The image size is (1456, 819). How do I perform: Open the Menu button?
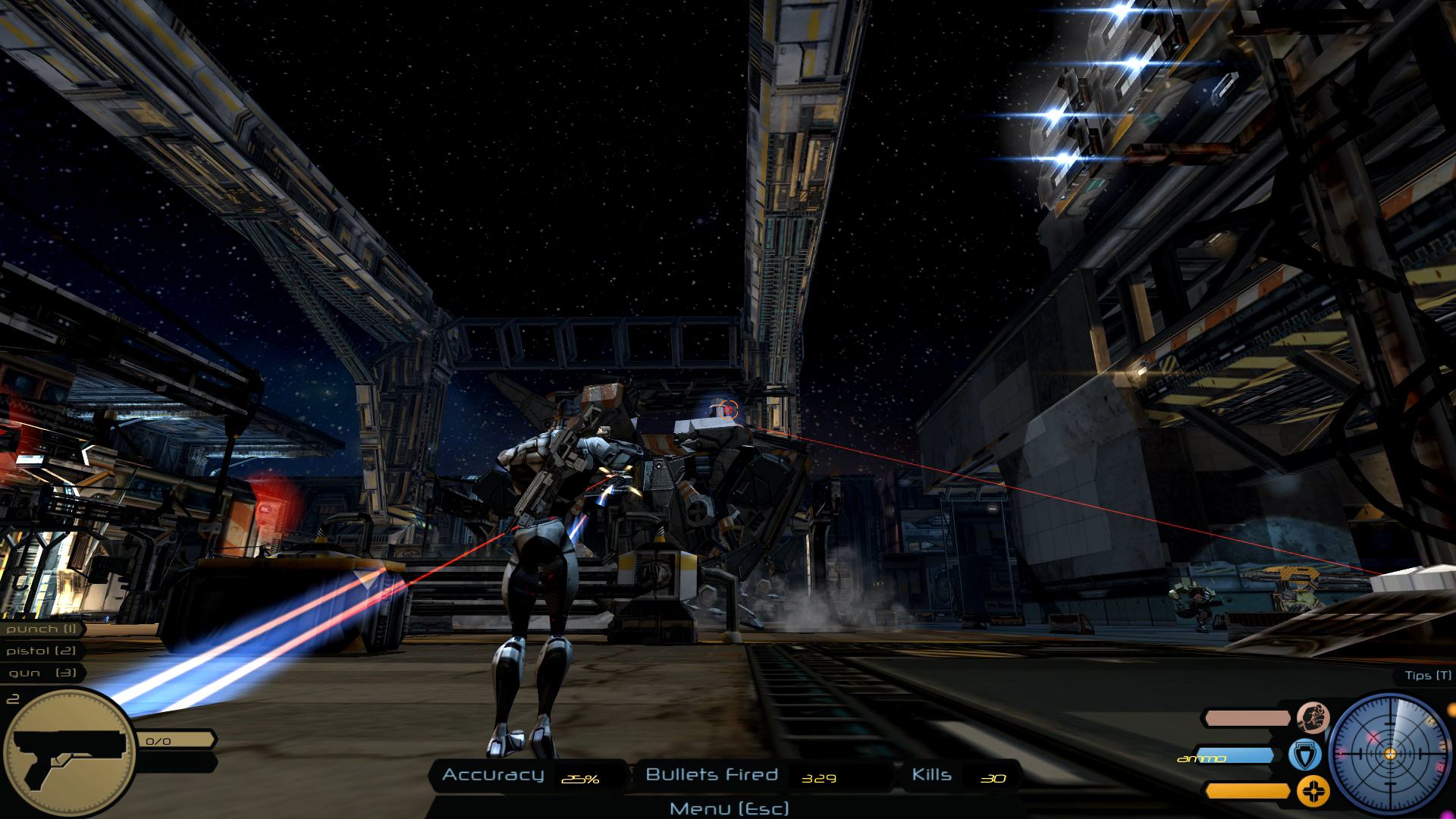(729, 808)
